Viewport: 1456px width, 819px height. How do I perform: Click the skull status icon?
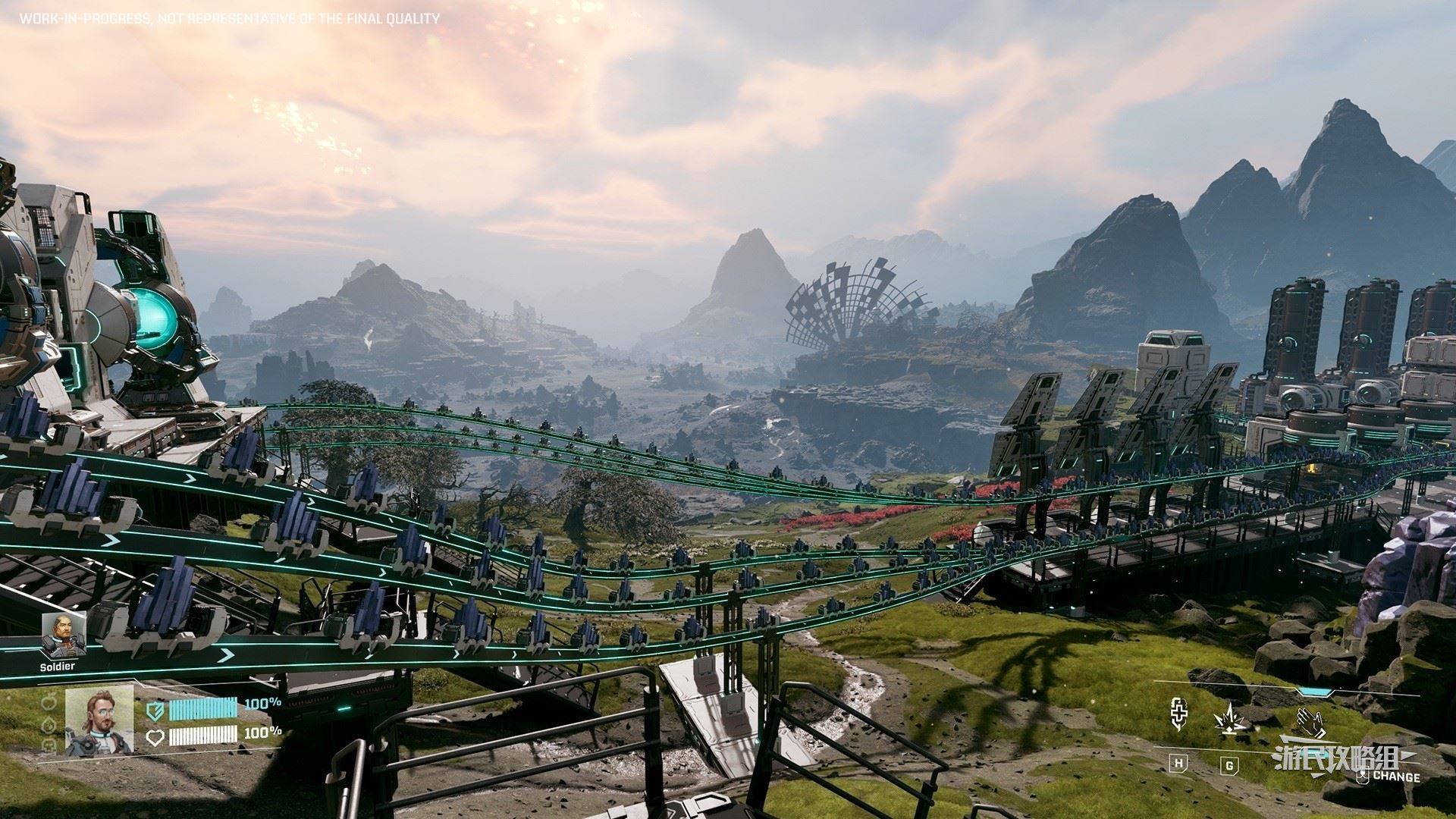[50, 746]
